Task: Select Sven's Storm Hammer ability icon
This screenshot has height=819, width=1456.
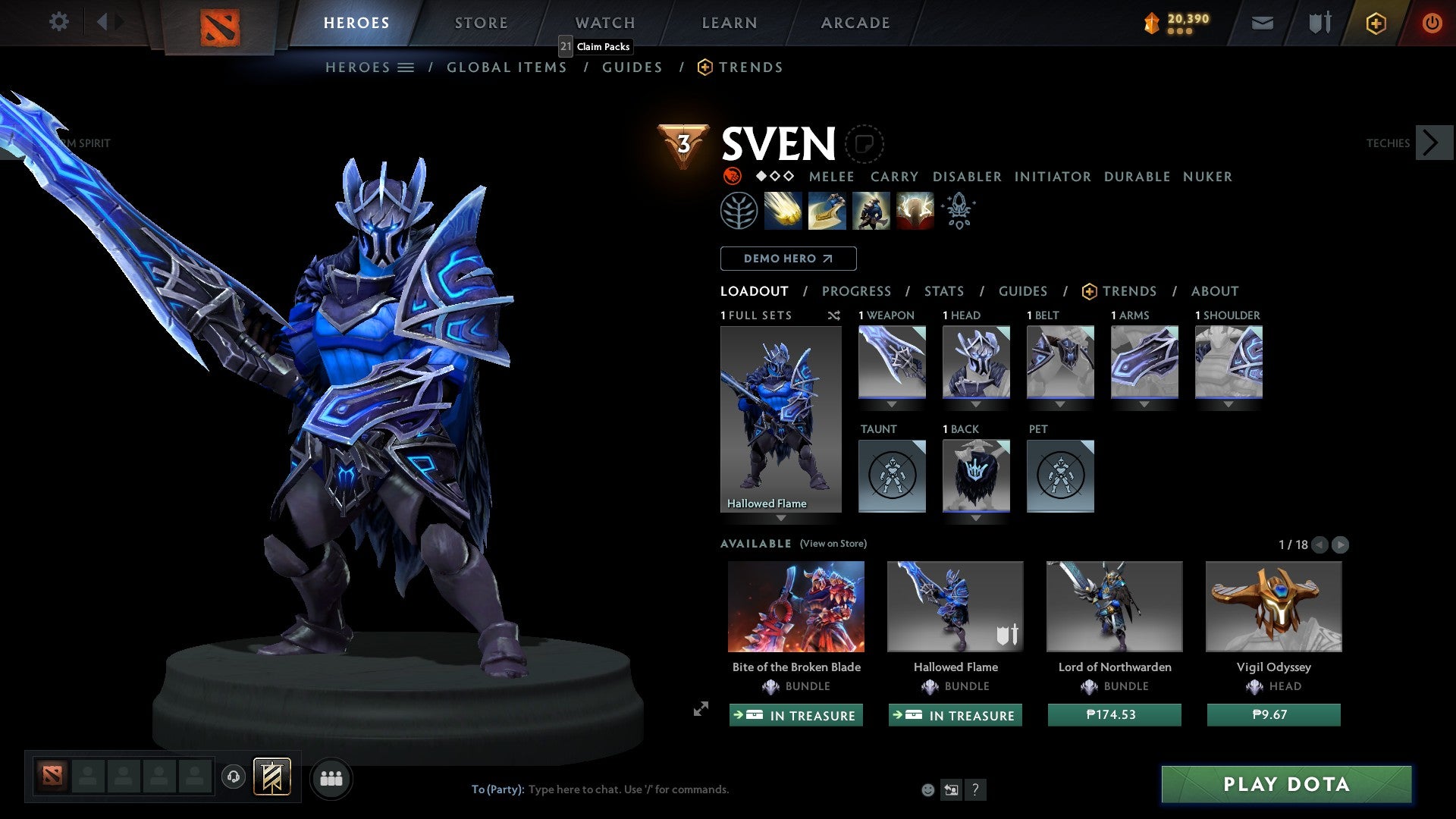Action: click(x=783, y=211)
